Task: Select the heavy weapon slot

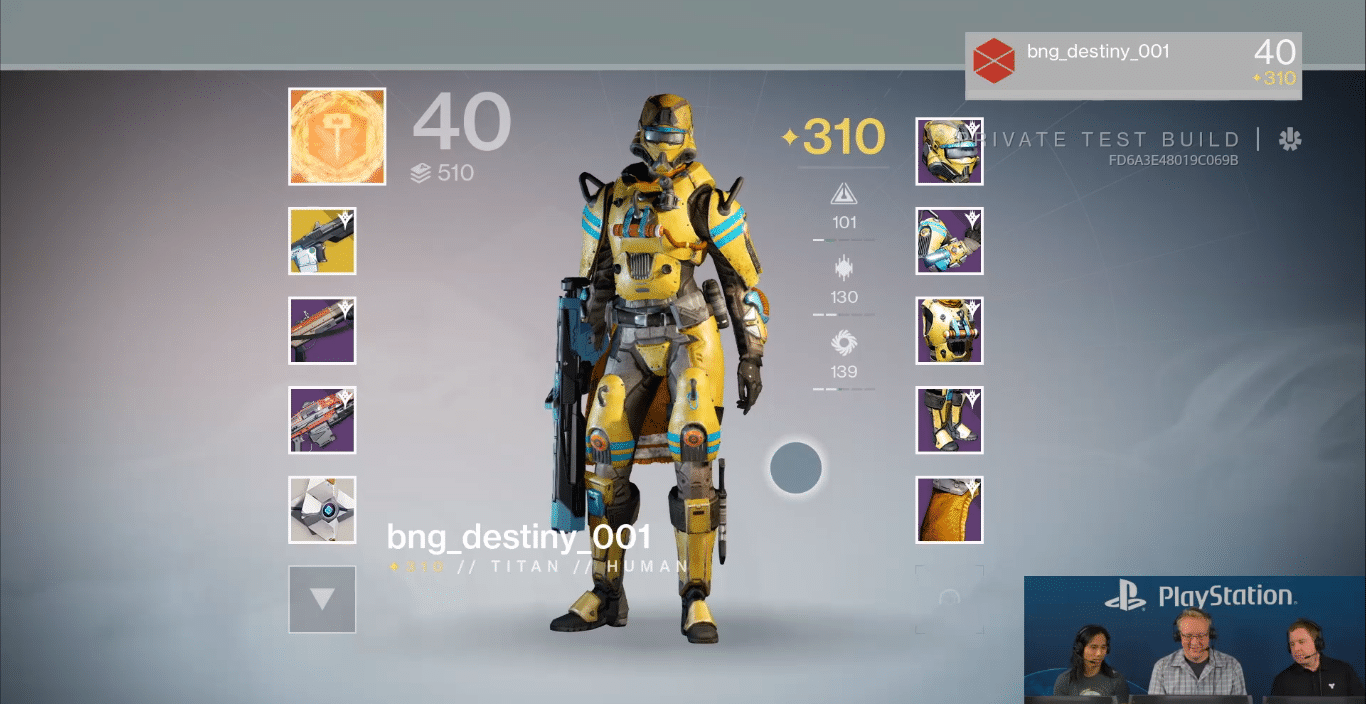Action: point(322,420)
